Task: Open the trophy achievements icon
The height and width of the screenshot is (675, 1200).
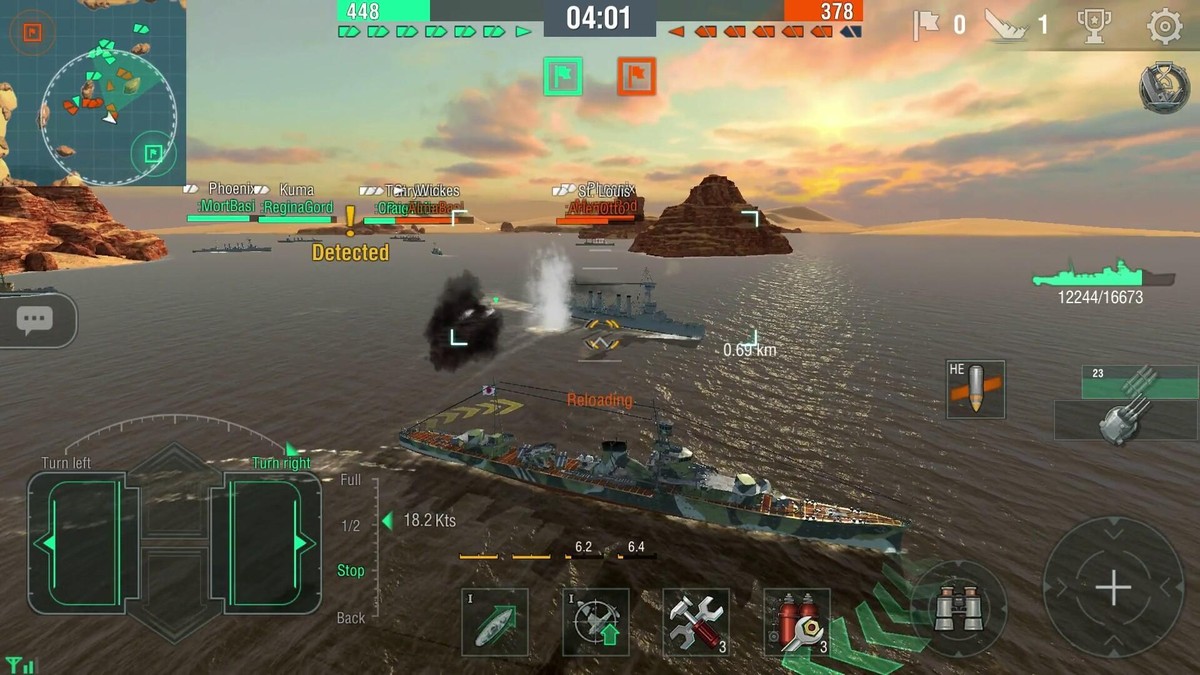Action: coord(1094,26)
